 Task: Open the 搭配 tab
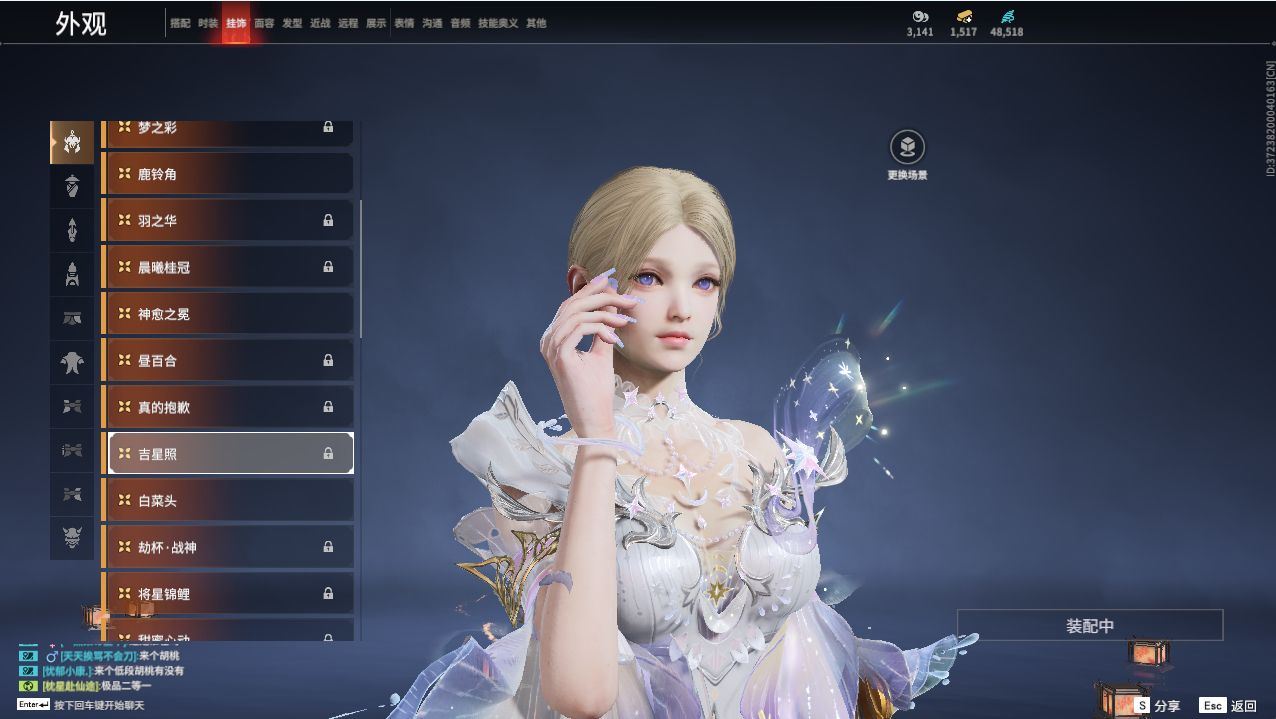(x=180, y=23)
